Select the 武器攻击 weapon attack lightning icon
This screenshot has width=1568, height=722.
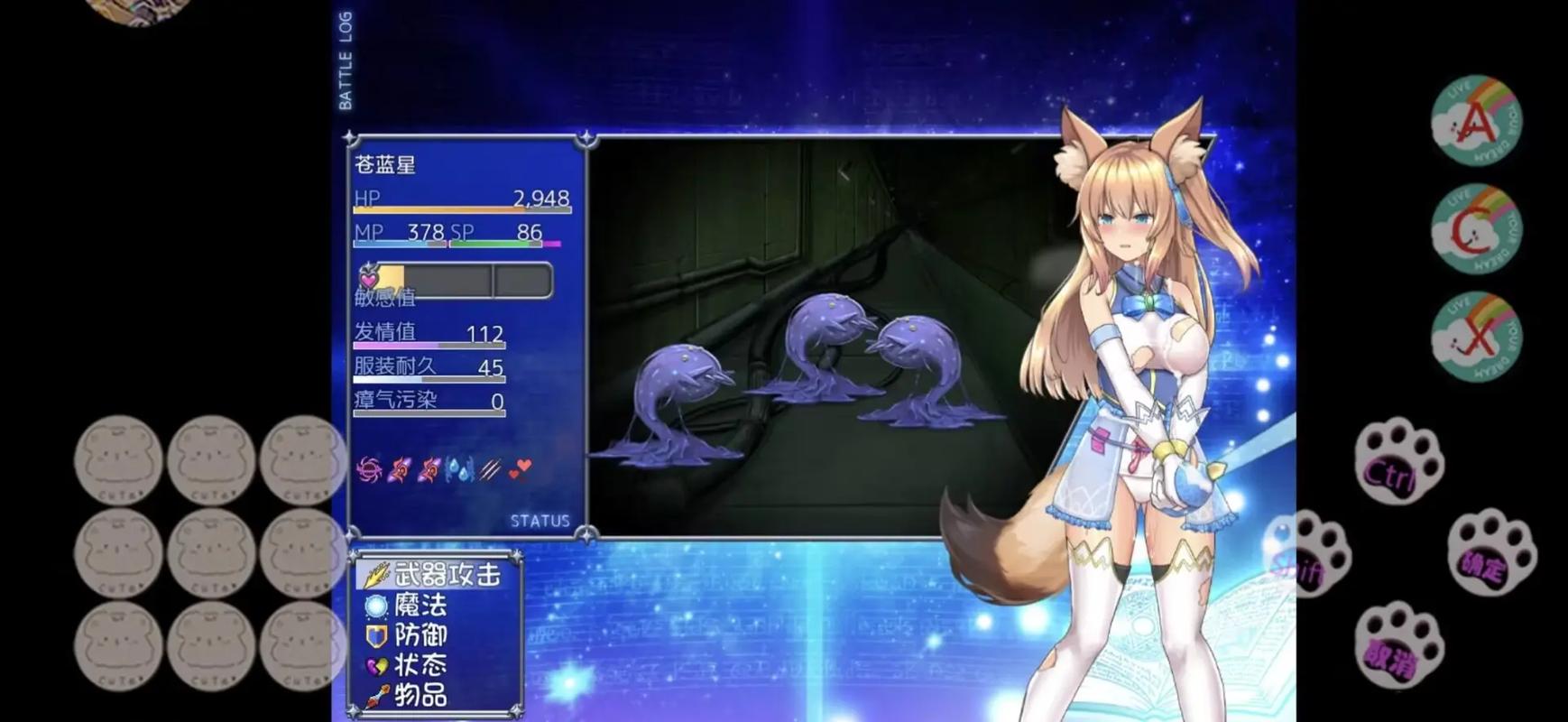coord(374,574)
